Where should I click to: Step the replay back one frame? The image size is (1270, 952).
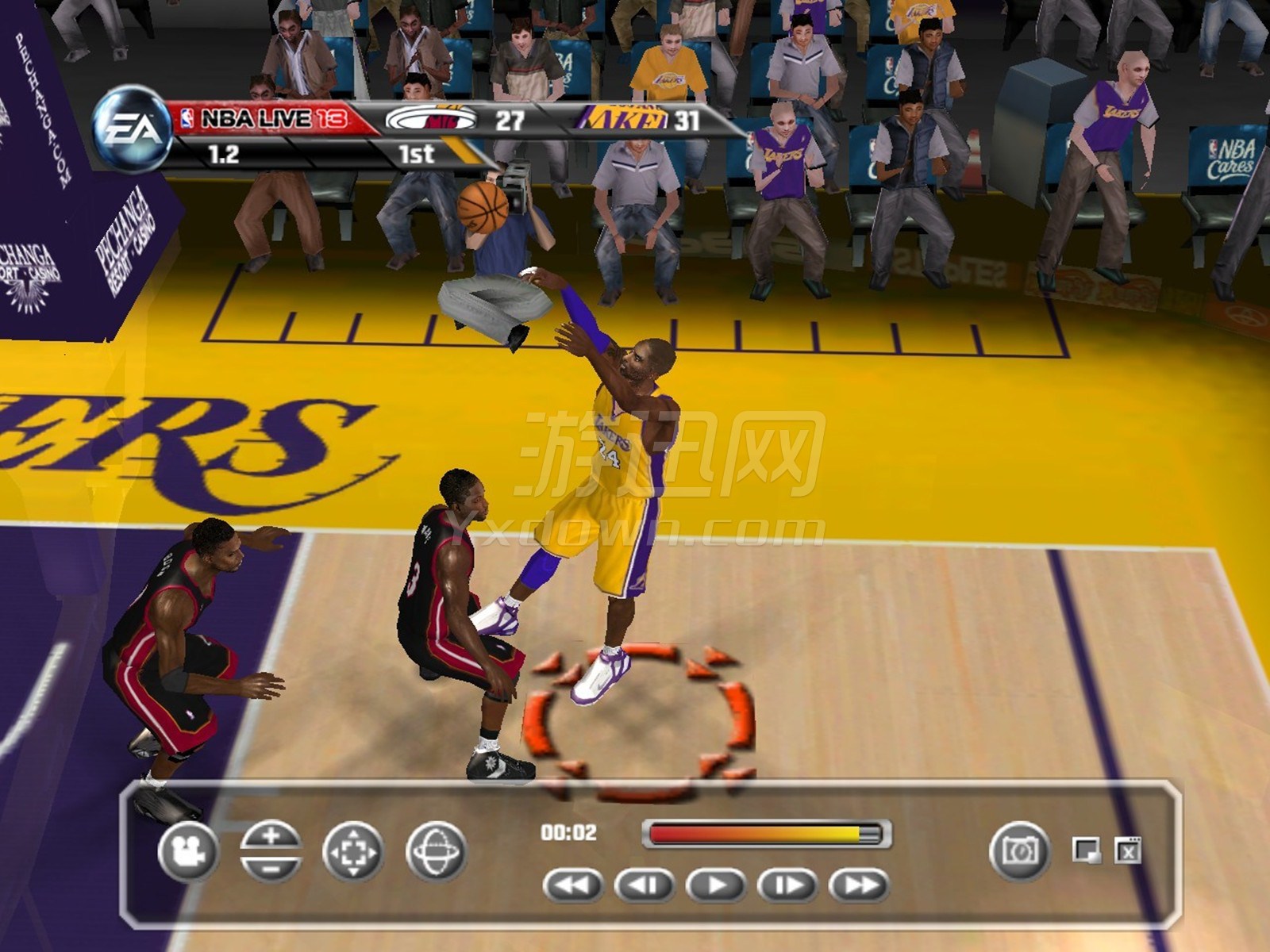pyautogui.click(x=647, y=883)
